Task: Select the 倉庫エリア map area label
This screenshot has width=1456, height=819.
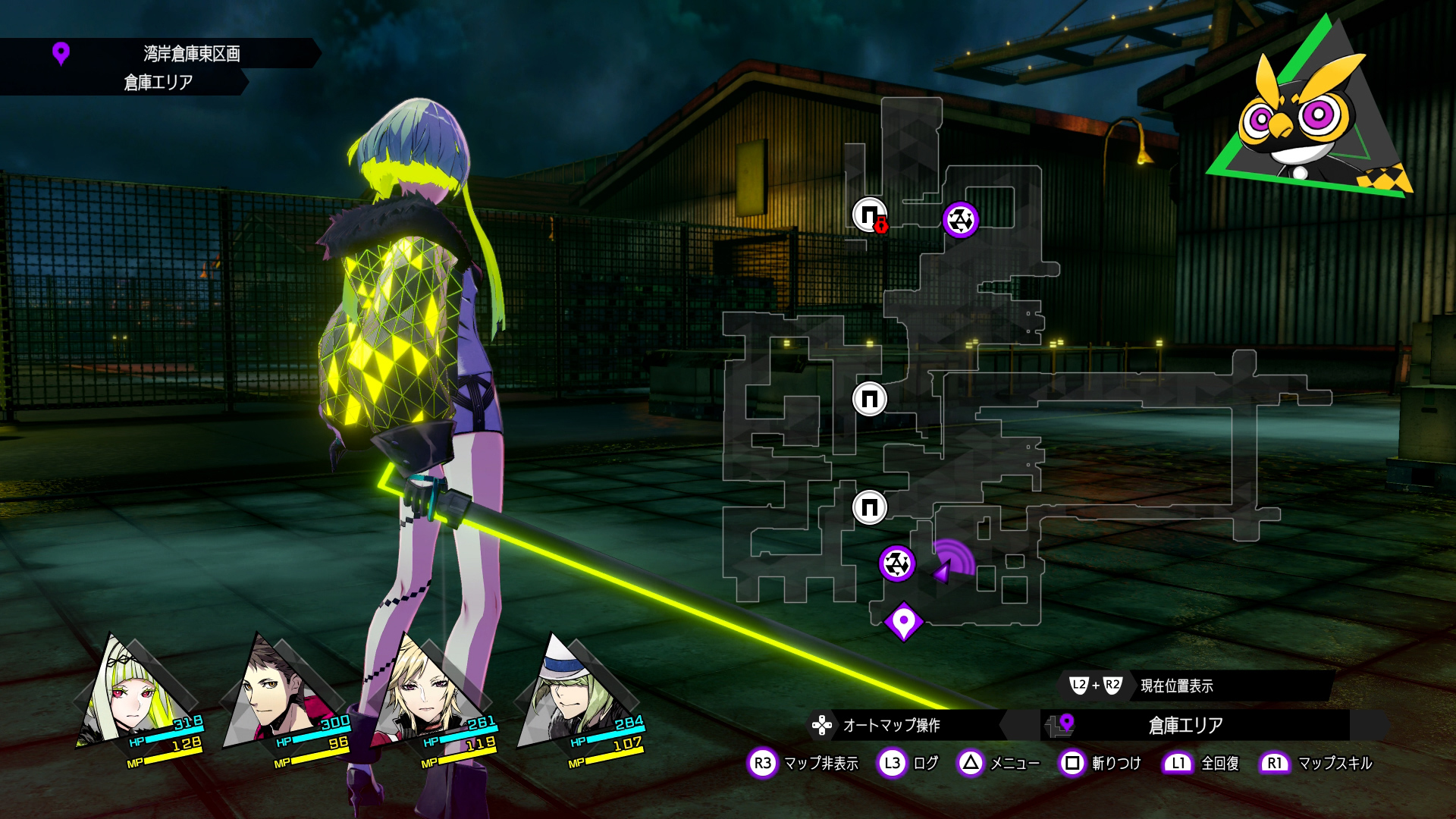Action: 1185,726
